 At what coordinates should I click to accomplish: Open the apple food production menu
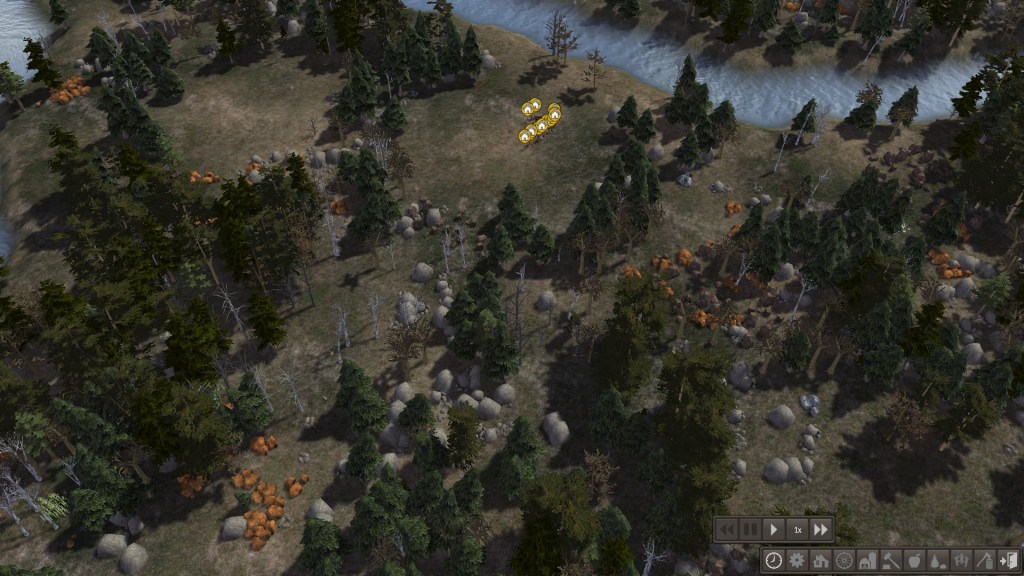(914, 560)
